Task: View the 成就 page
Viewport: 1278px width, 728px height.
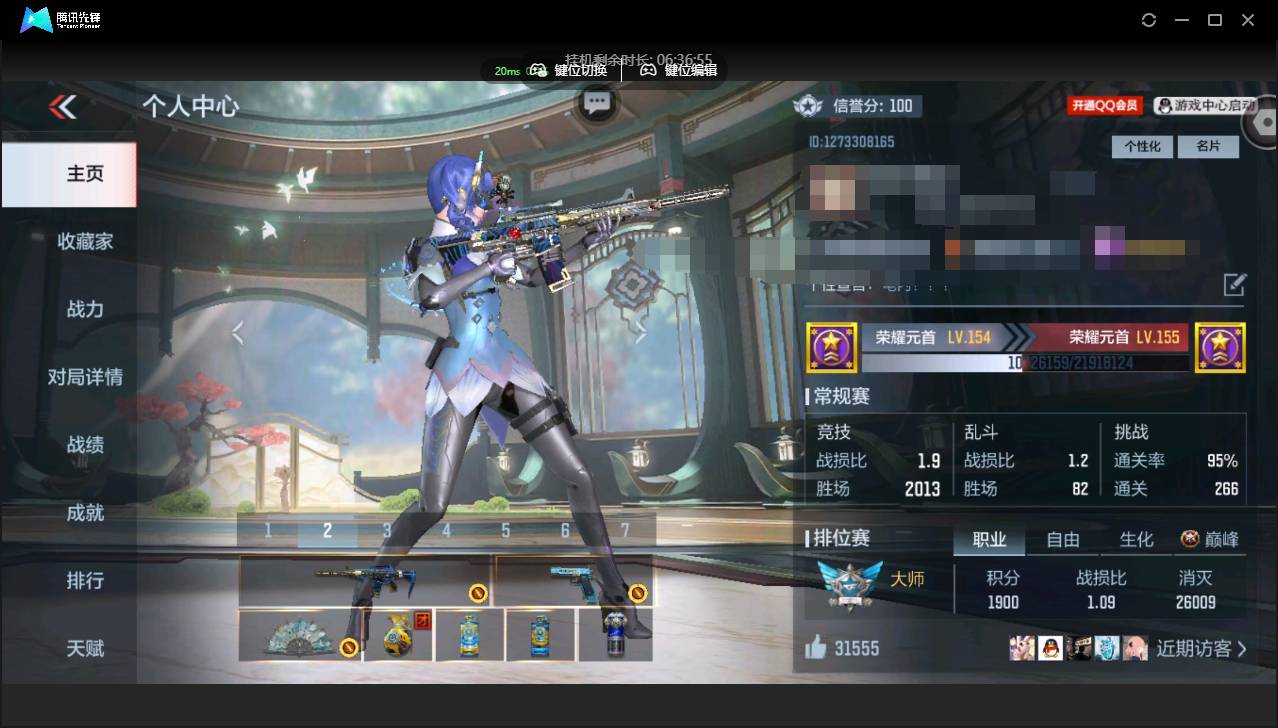Action: (84, 513)
